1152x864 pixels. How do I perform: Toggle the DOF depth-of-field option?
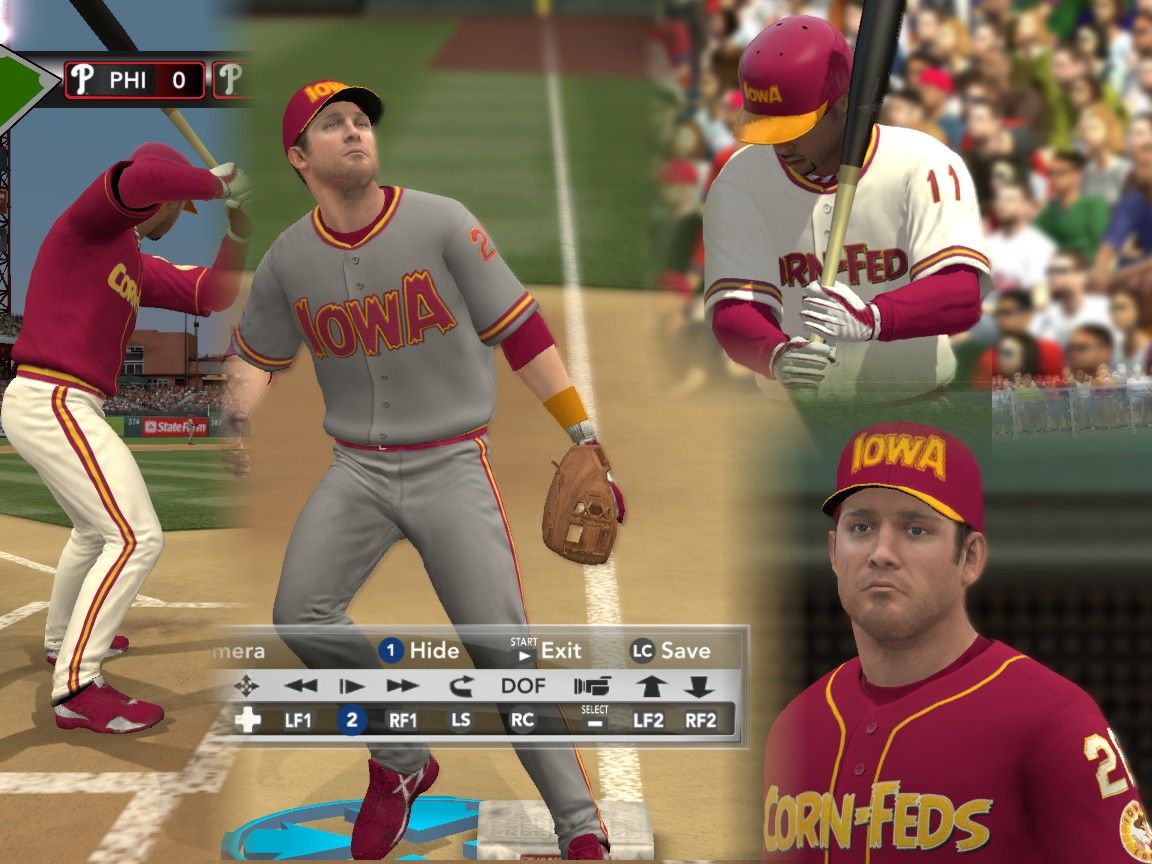pos(523,686)
